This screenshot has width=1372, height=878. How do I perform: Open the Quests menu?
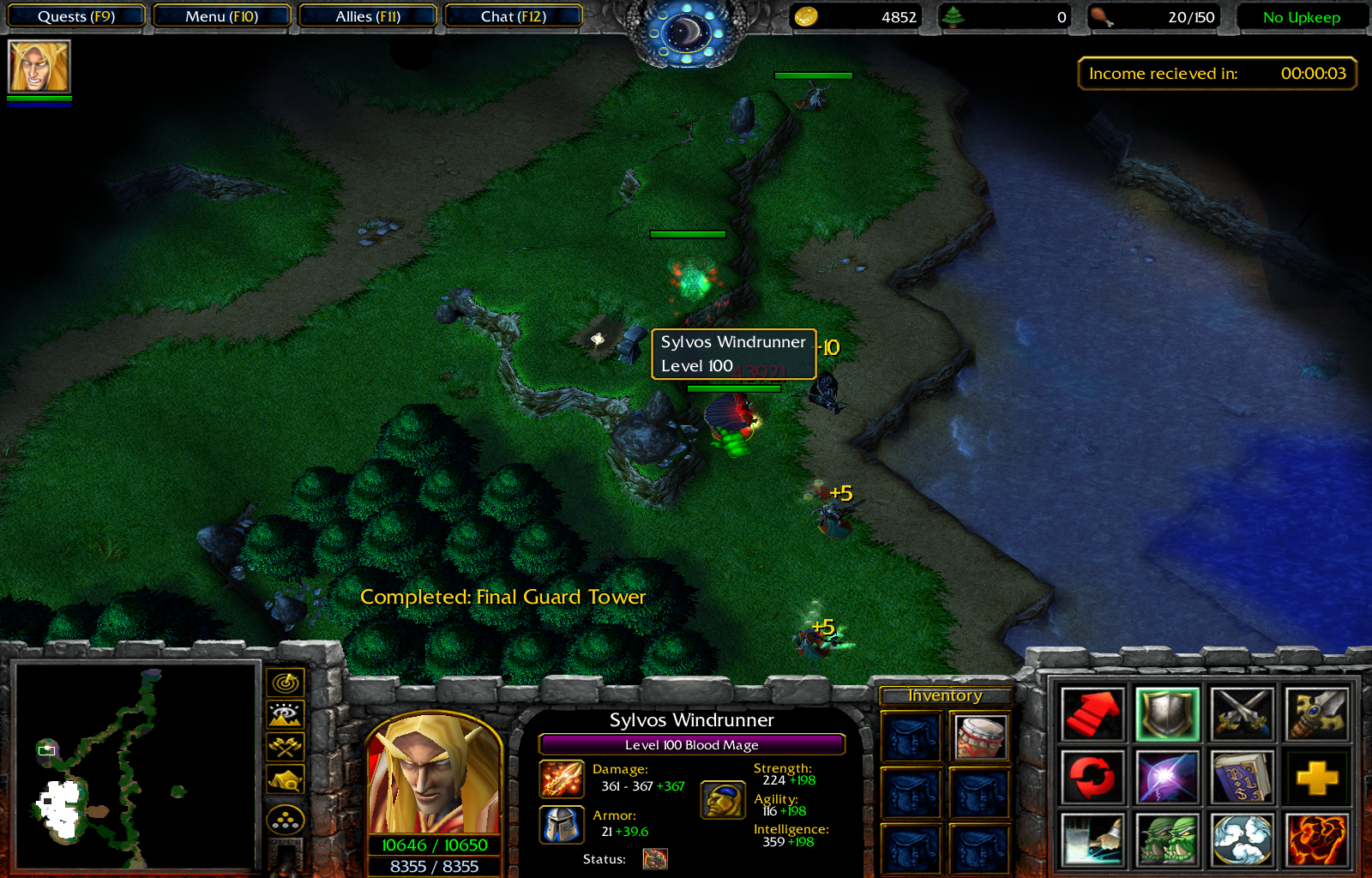click(76, 16)
